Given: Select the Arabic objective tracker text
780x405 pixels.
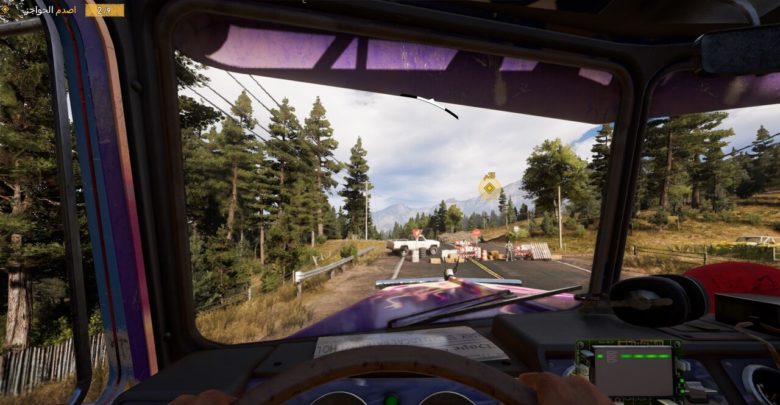Looking at the screenshot, I should pyautogui.click(x=54, y=10).
